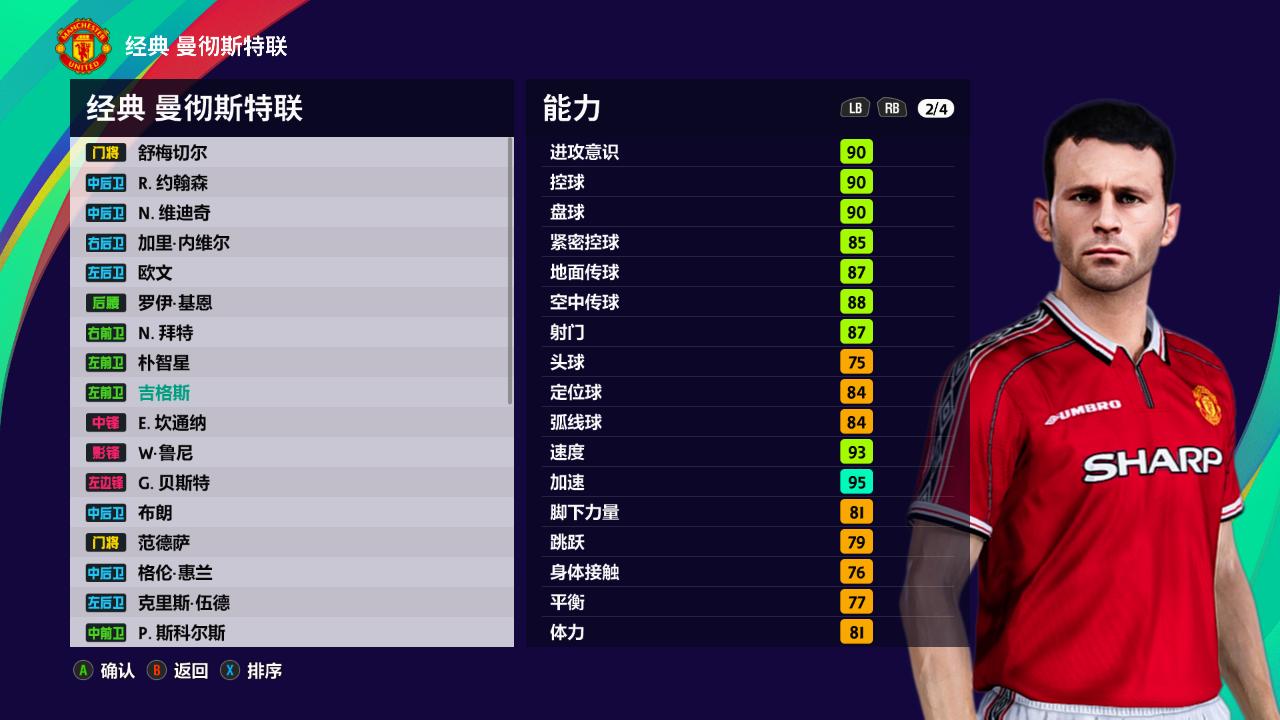Select goalkeeper 舒梅切尔 in the list
This screenshot has width=1280, height=720.
point(290,153)
